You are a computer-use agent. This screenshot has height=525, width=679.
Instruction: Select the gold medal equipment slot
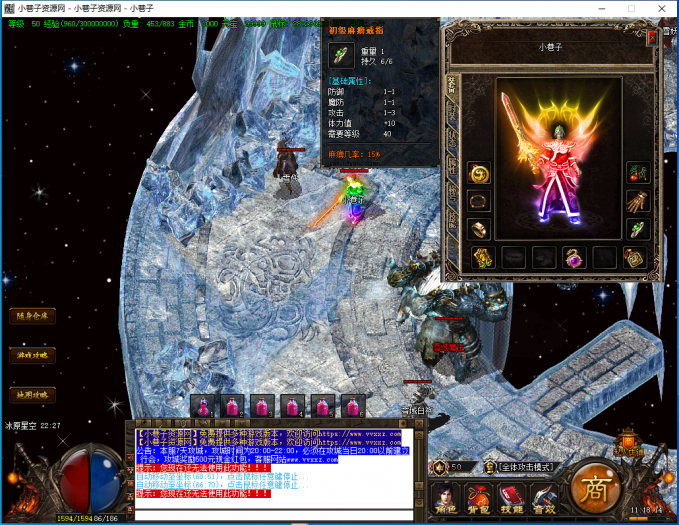pos(480,257)
